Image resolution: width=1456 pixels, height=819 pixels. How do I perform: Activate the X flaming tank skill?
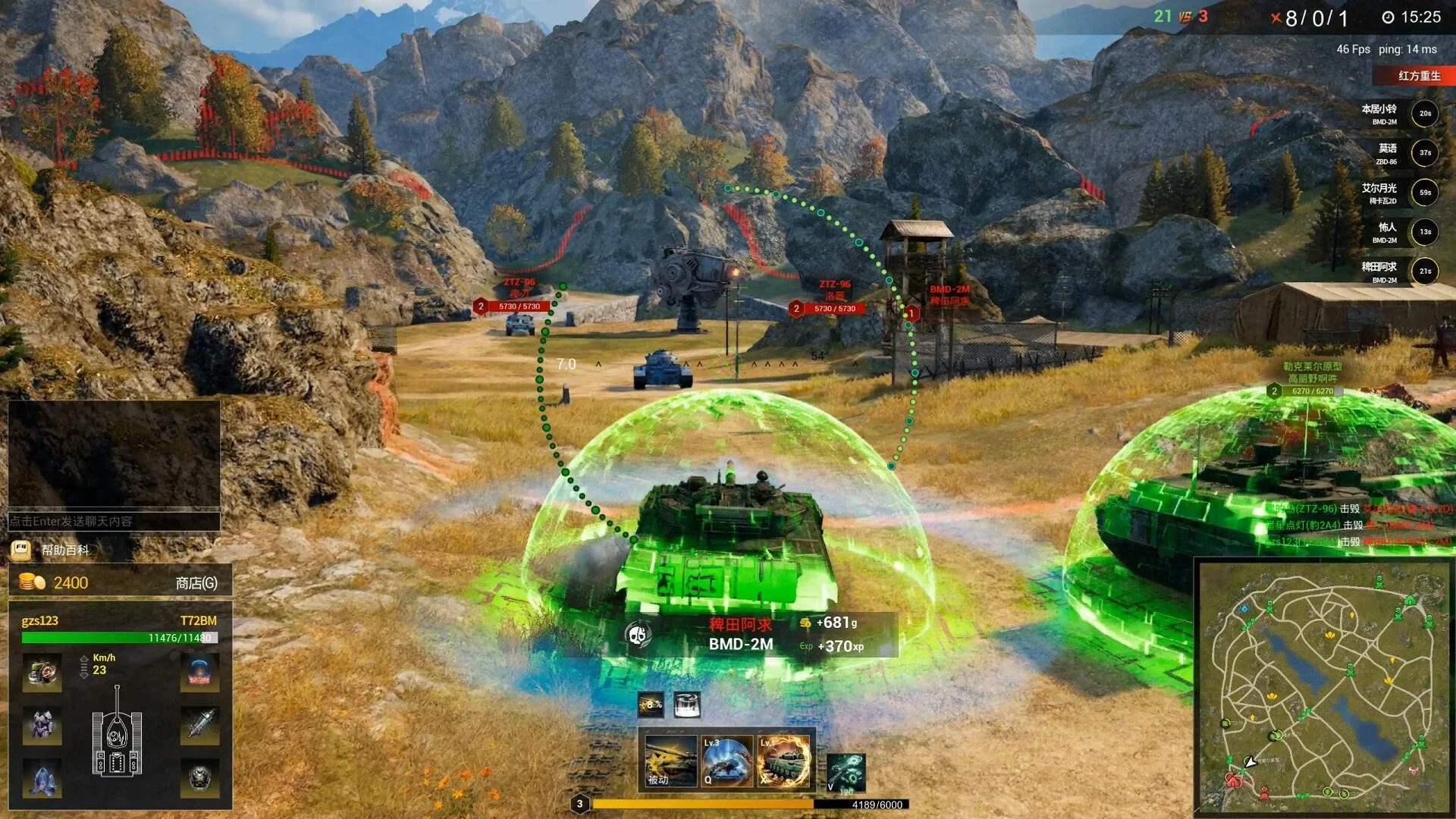784,761
